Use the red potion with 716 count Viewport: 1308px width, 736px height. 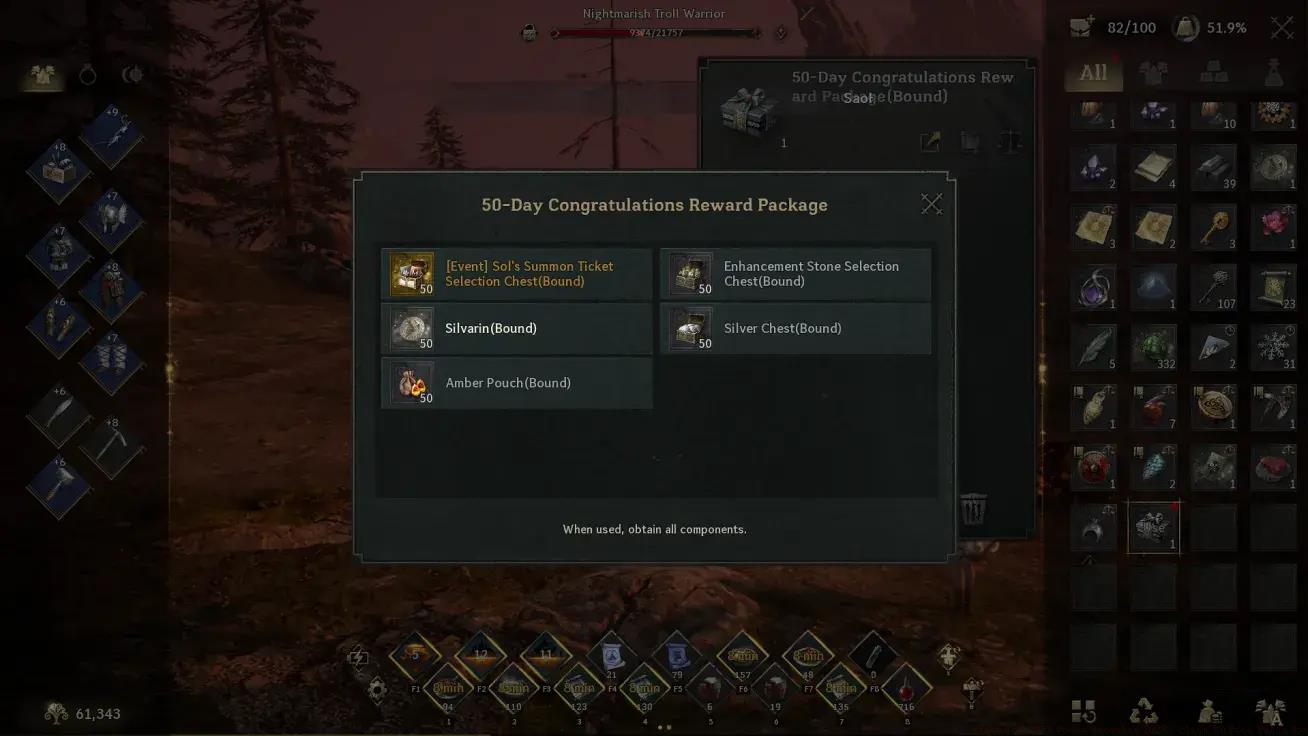click(906, 691)
